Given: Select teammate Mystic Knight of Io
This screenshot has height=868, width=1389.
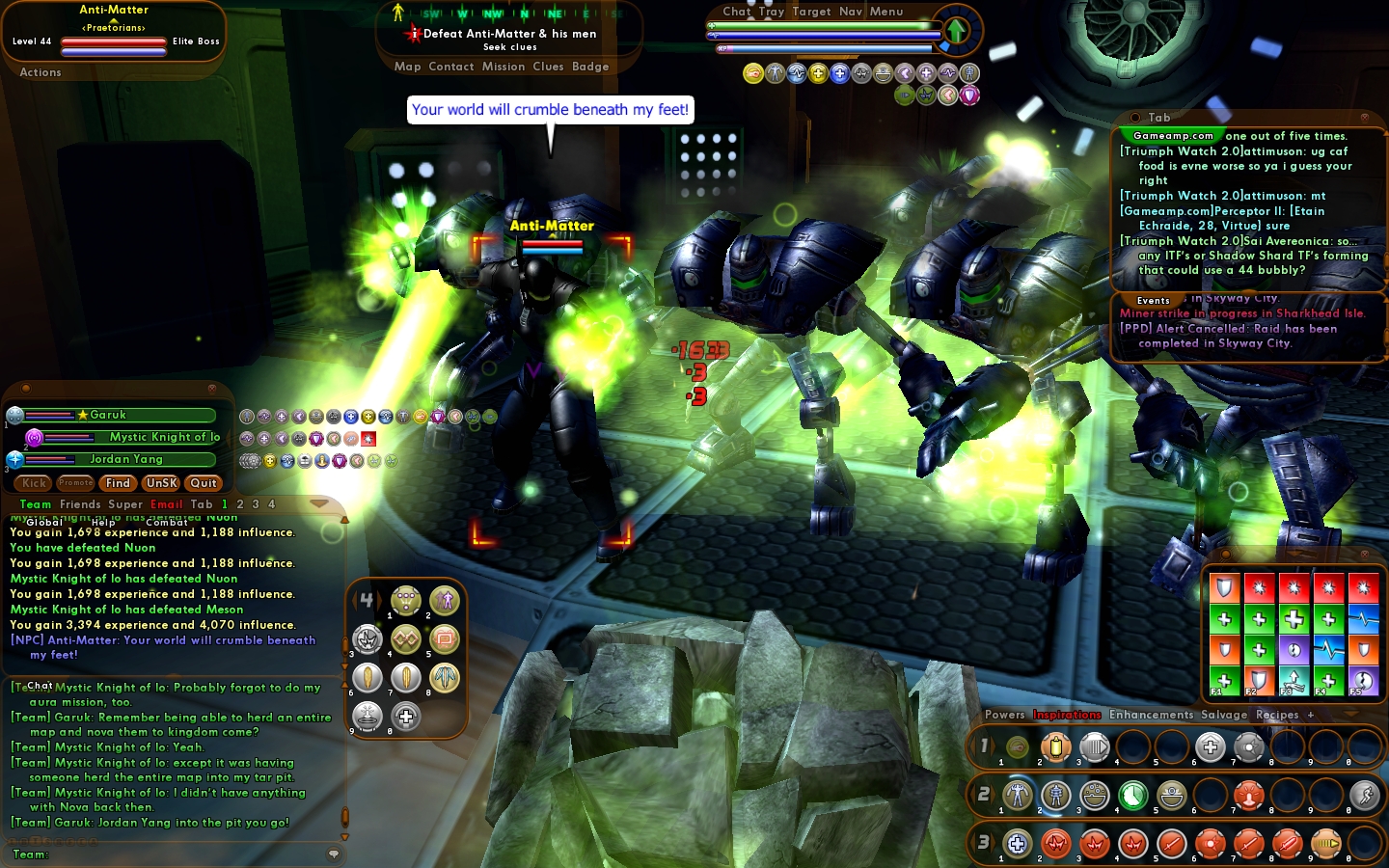Looking at the screenshot, I should pos(164,437).
